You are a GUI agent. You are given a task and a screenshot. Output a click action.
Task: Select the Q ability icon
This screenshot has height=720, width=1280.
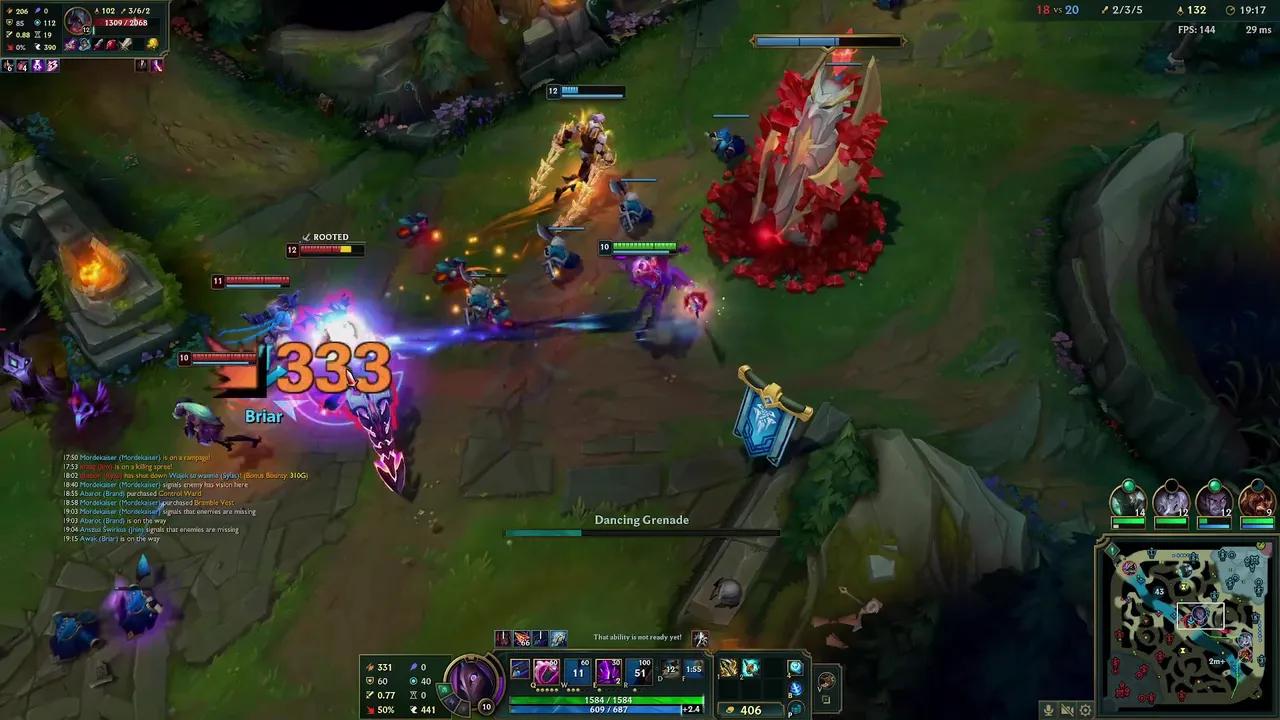pyautogui.click(x=545, y=672)
